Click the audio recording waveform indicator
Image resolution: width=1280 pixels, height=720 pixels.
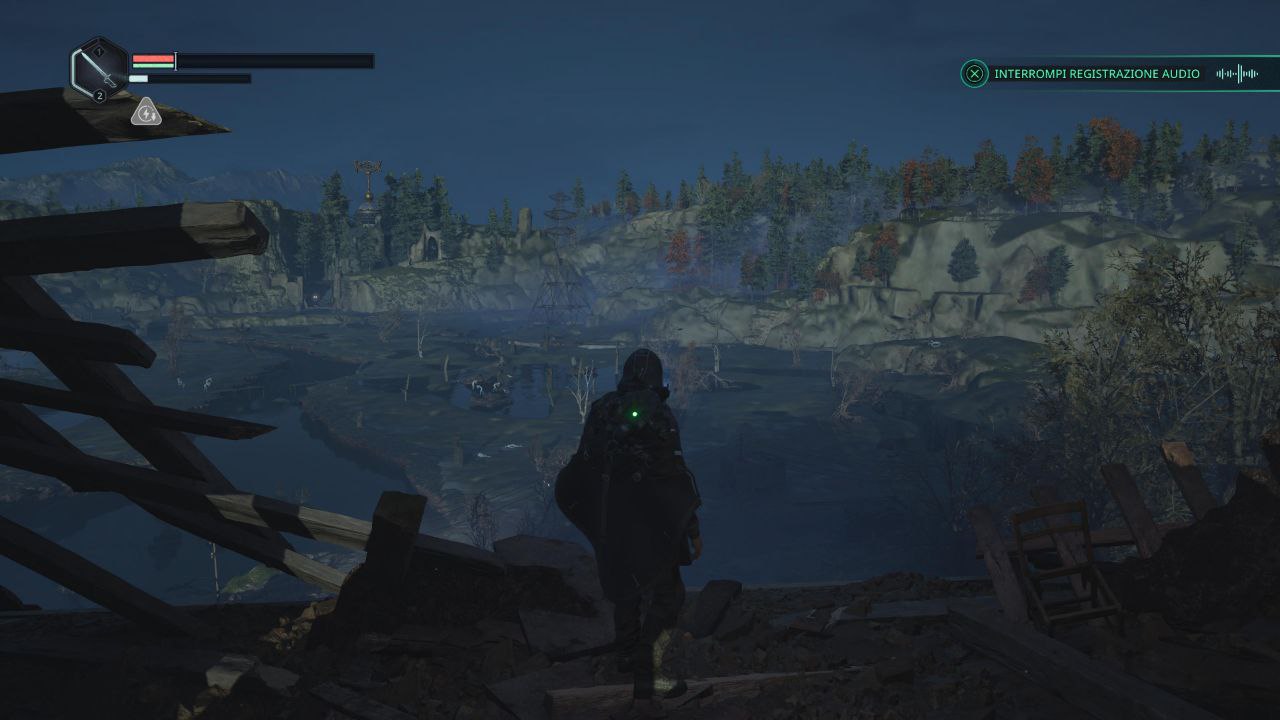click(x=1236, y=74)
